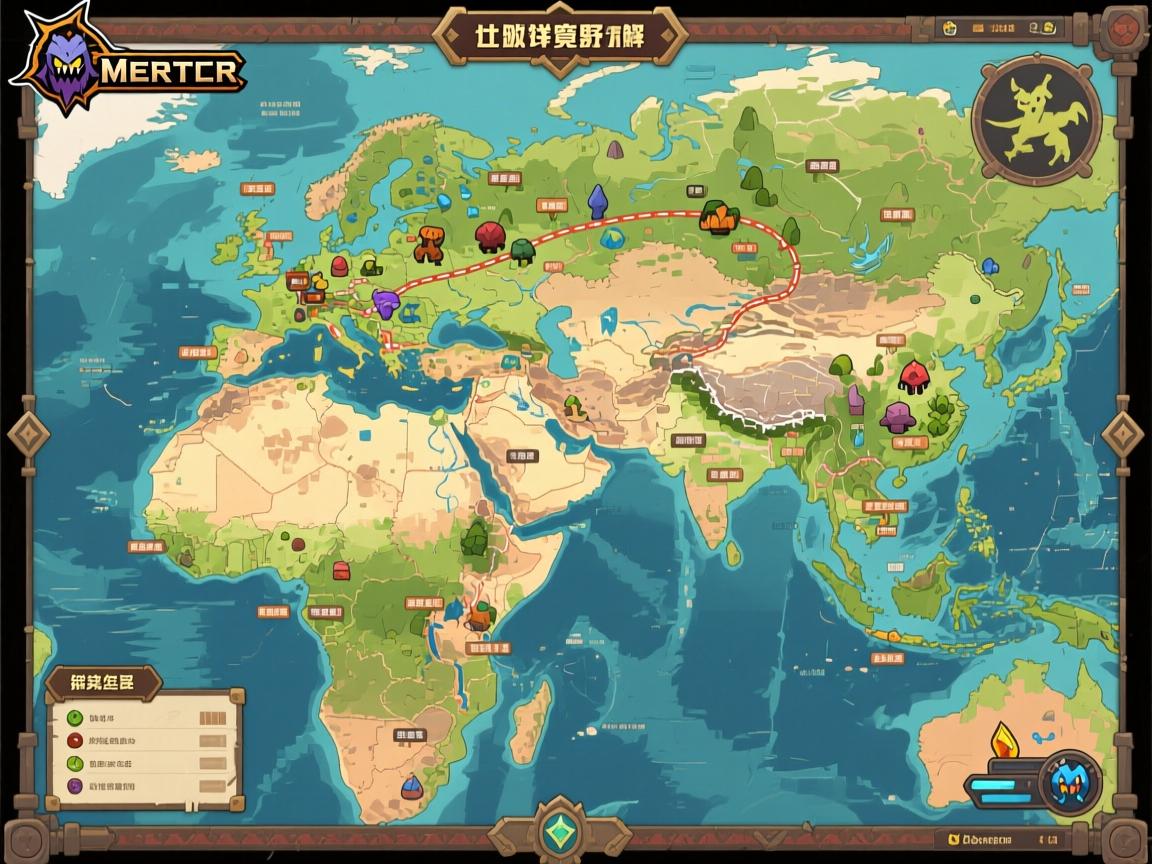Image resolution: width=1152 pixels, height=864 pixels.
Task: Click the red monster marker in China
Action: [913, 375]
